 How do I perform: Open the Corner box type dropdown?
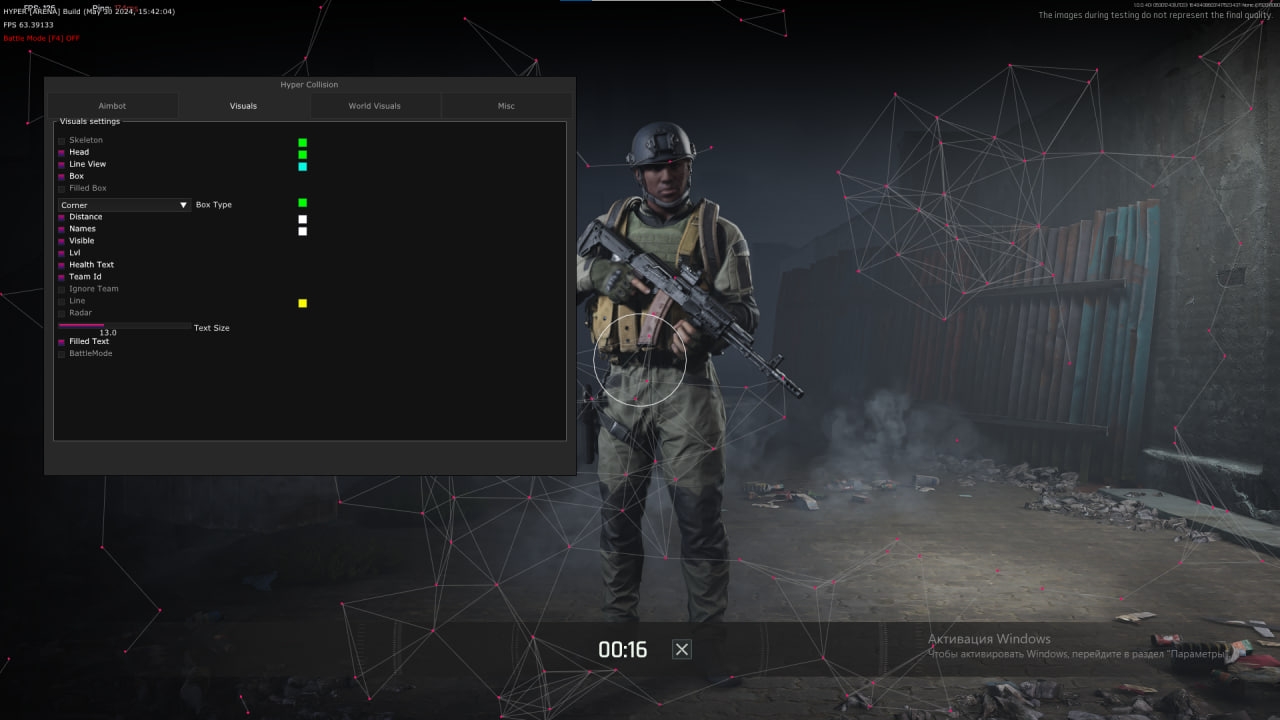coord(123,204)
